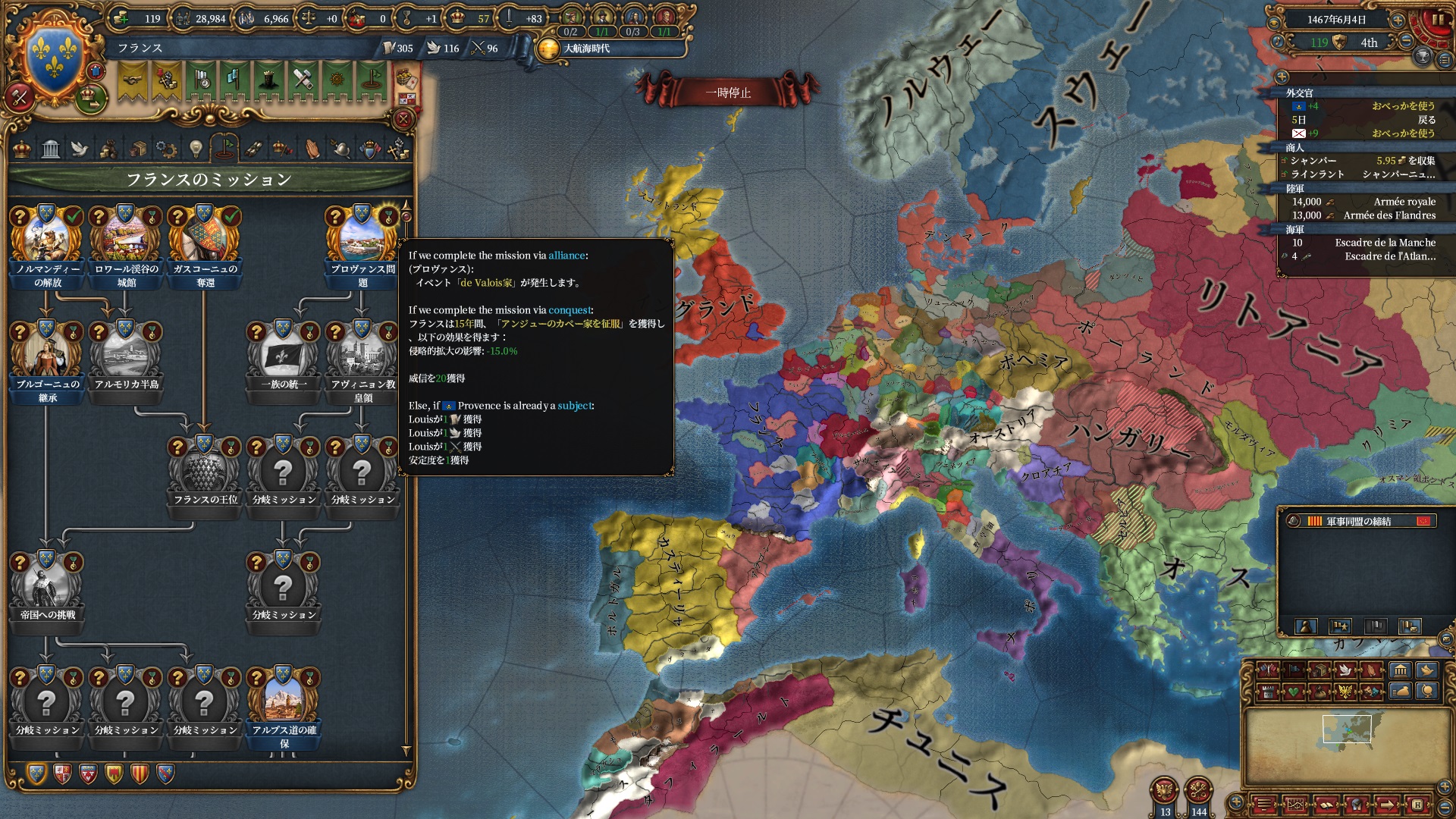
Task: Select the アルモリカ半島 mission
Action: pyautogui.click(x=126, y=356)
